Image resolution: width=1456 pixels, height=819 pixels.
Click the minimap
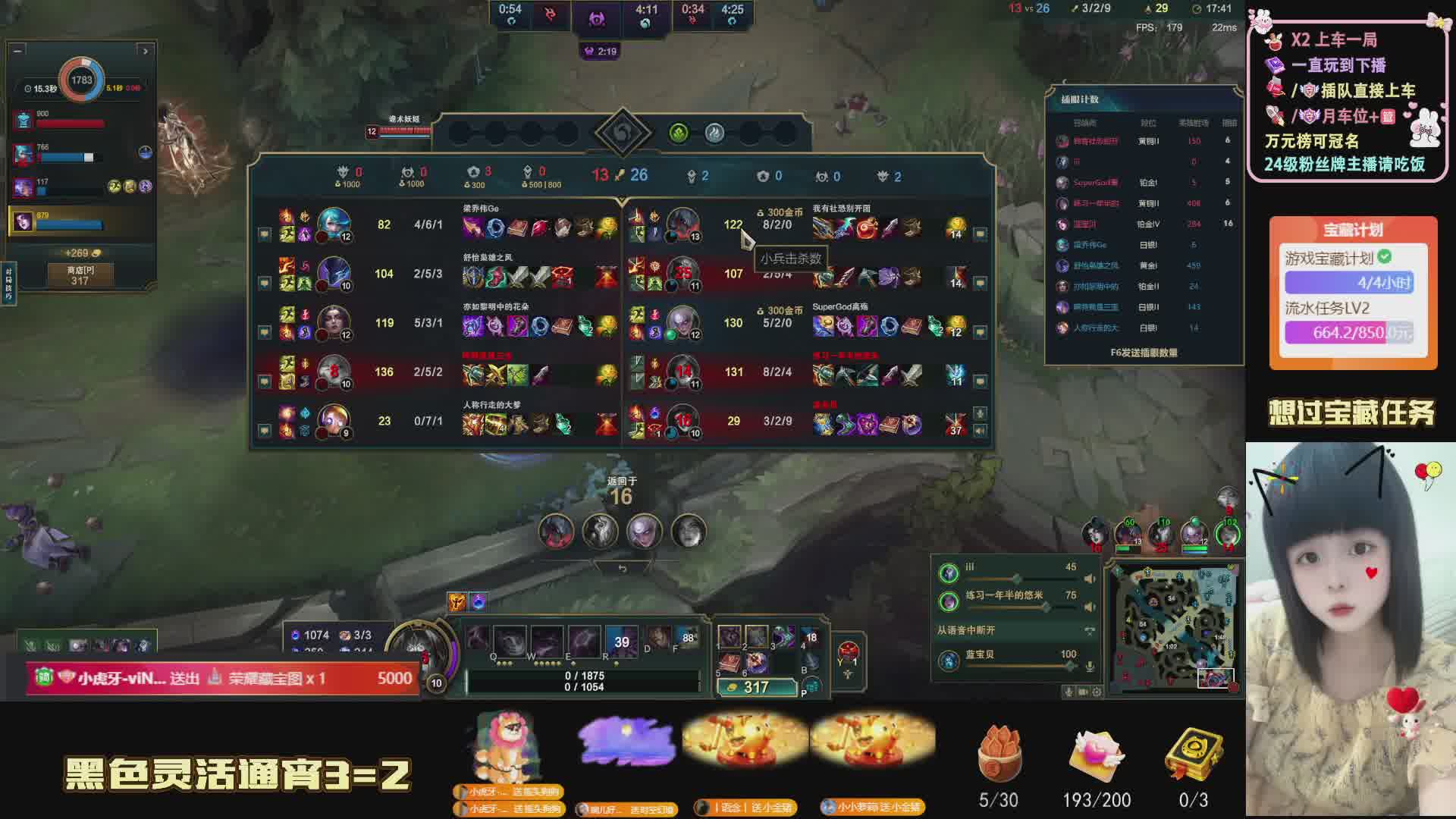(x=1172, y=627)
